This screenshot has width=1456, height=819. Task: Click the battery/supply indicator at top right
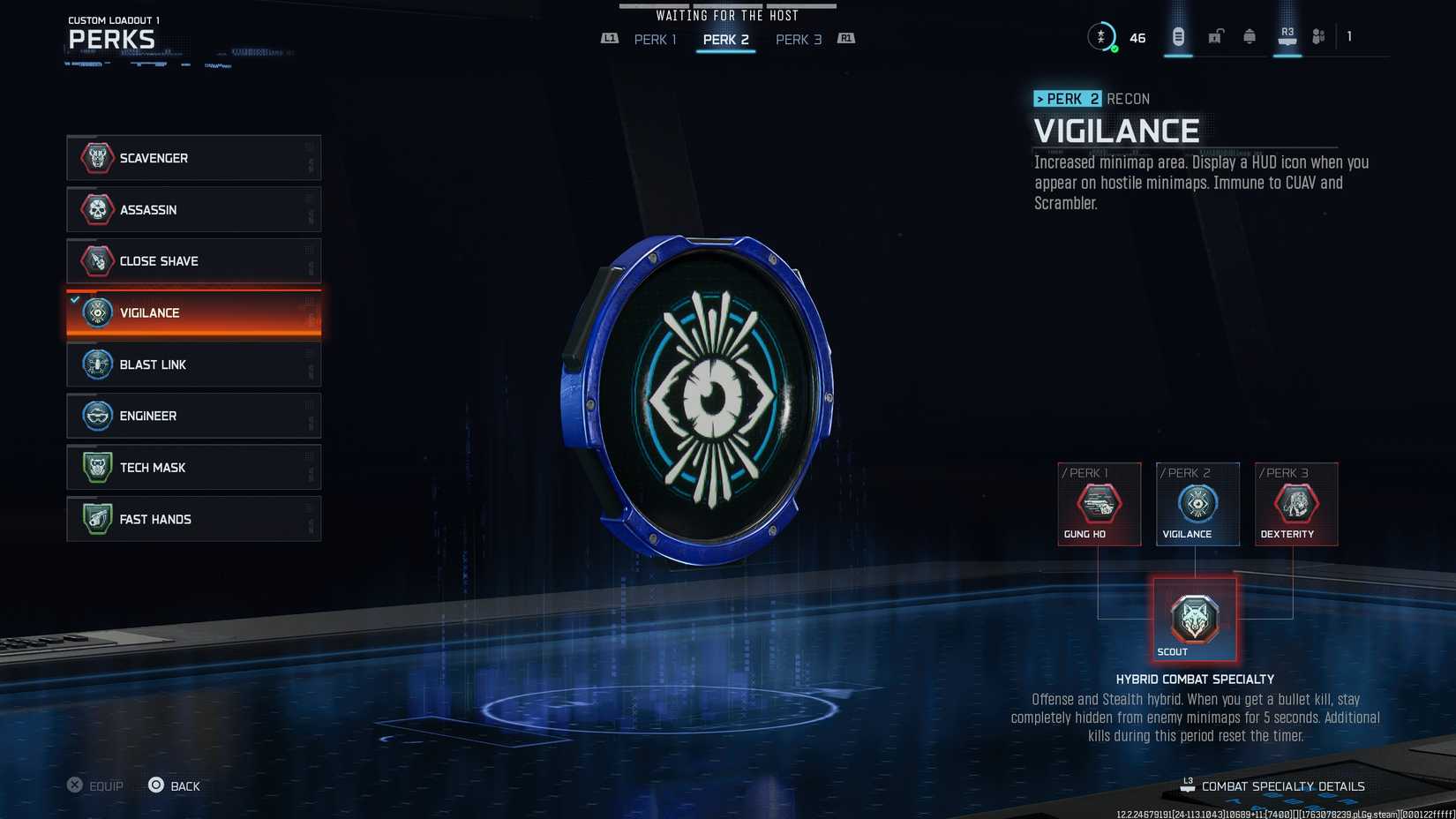[x=1177, y=35]
